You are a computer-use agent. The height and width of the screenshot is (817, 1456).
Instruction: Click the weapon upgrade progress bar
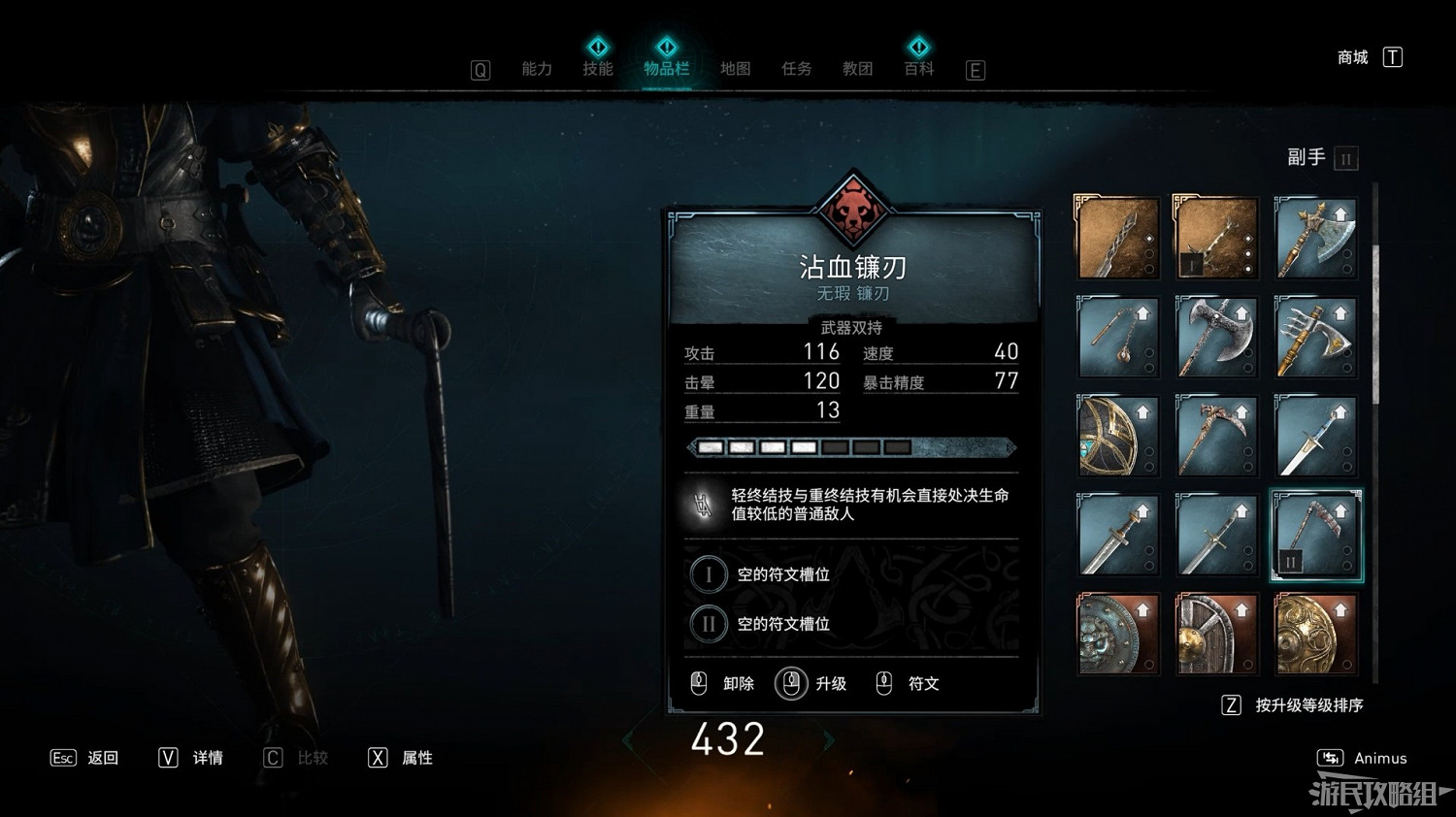coord(852,446)
